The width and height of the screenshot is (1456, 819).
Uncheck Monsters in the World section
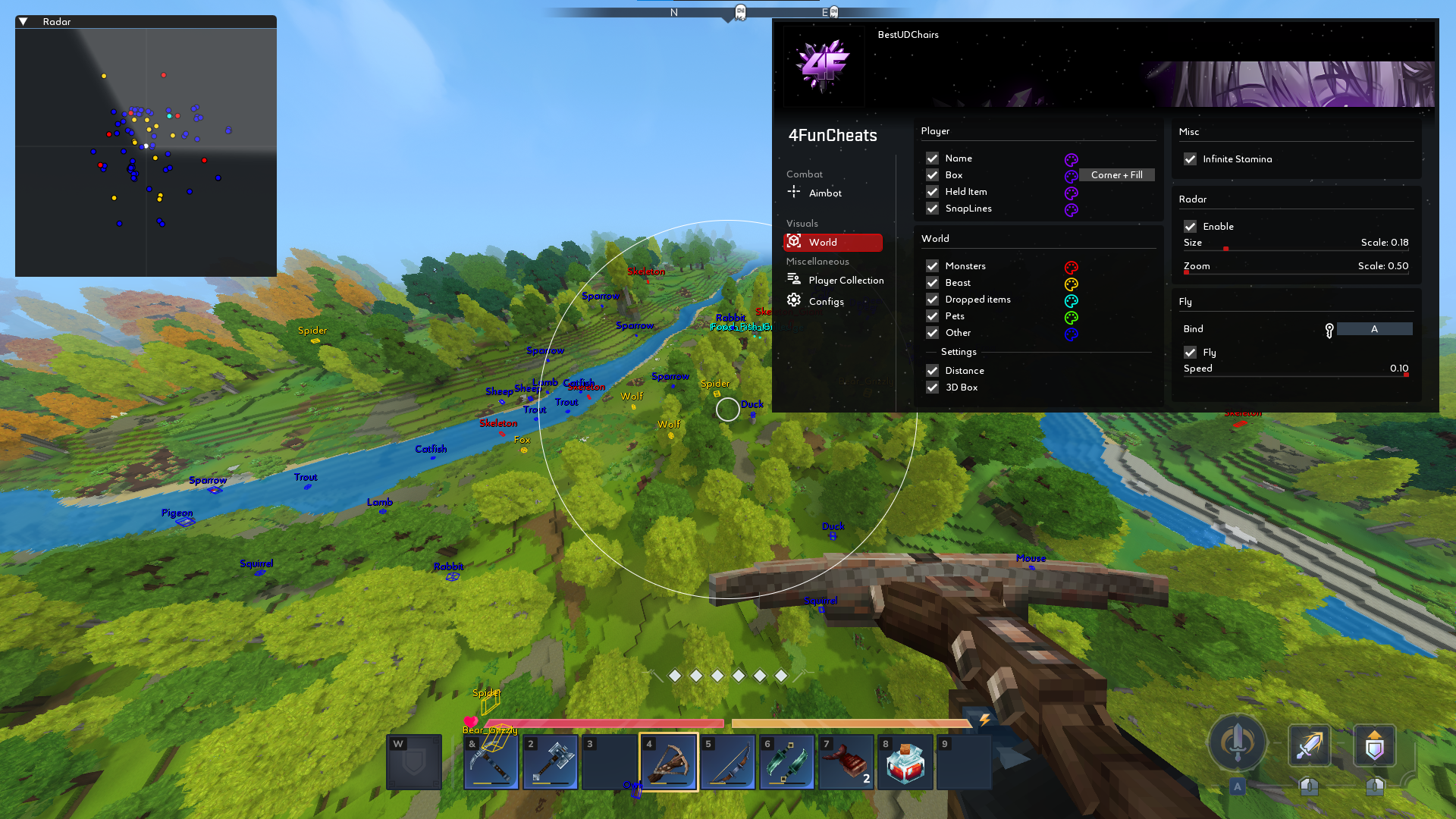pyautogui.click(x=933, y=266)
